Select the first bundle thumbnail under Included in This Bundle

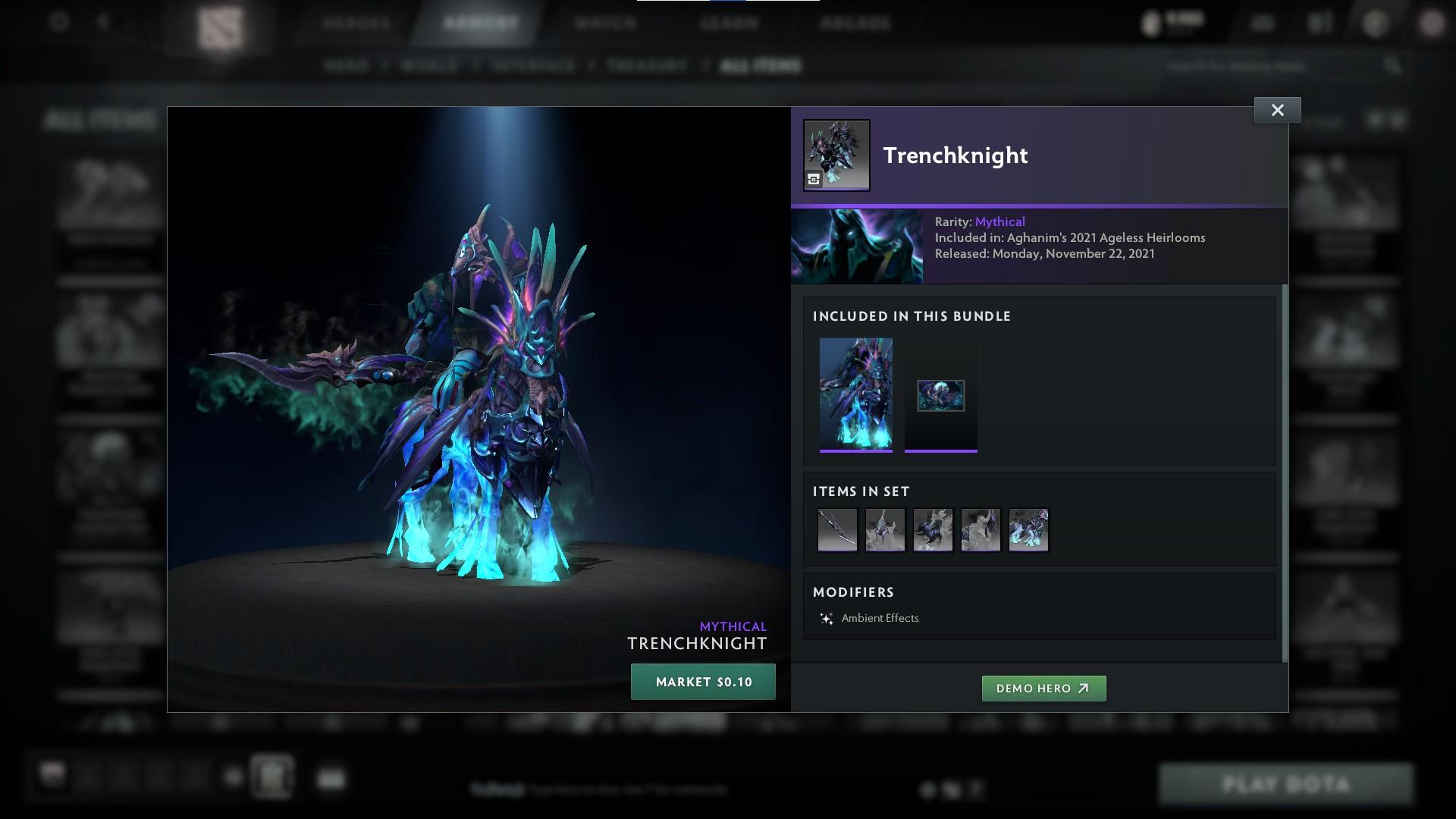coord(856,394)
